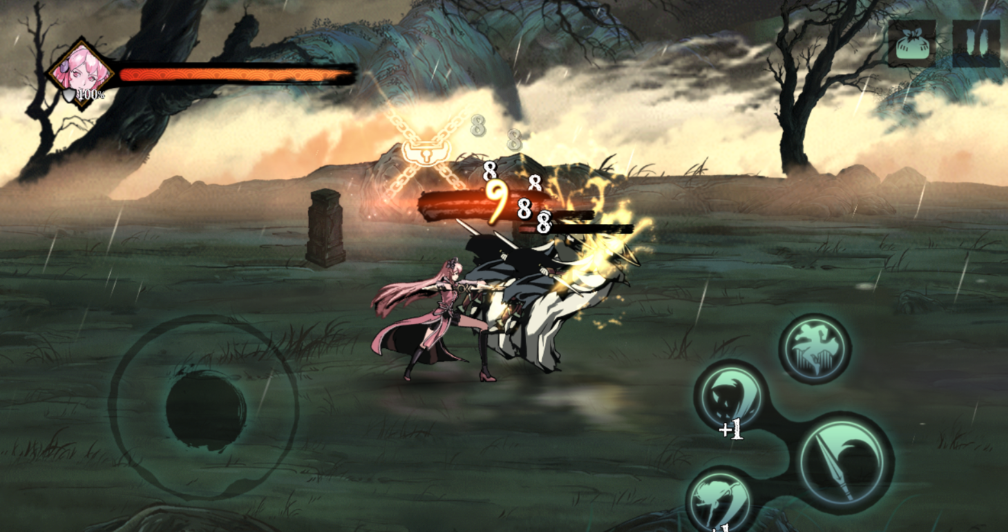Viewport: 1008px width, 532px height.
Task: Tap the dashing figure skill at bottom
Action: point(721,500)
